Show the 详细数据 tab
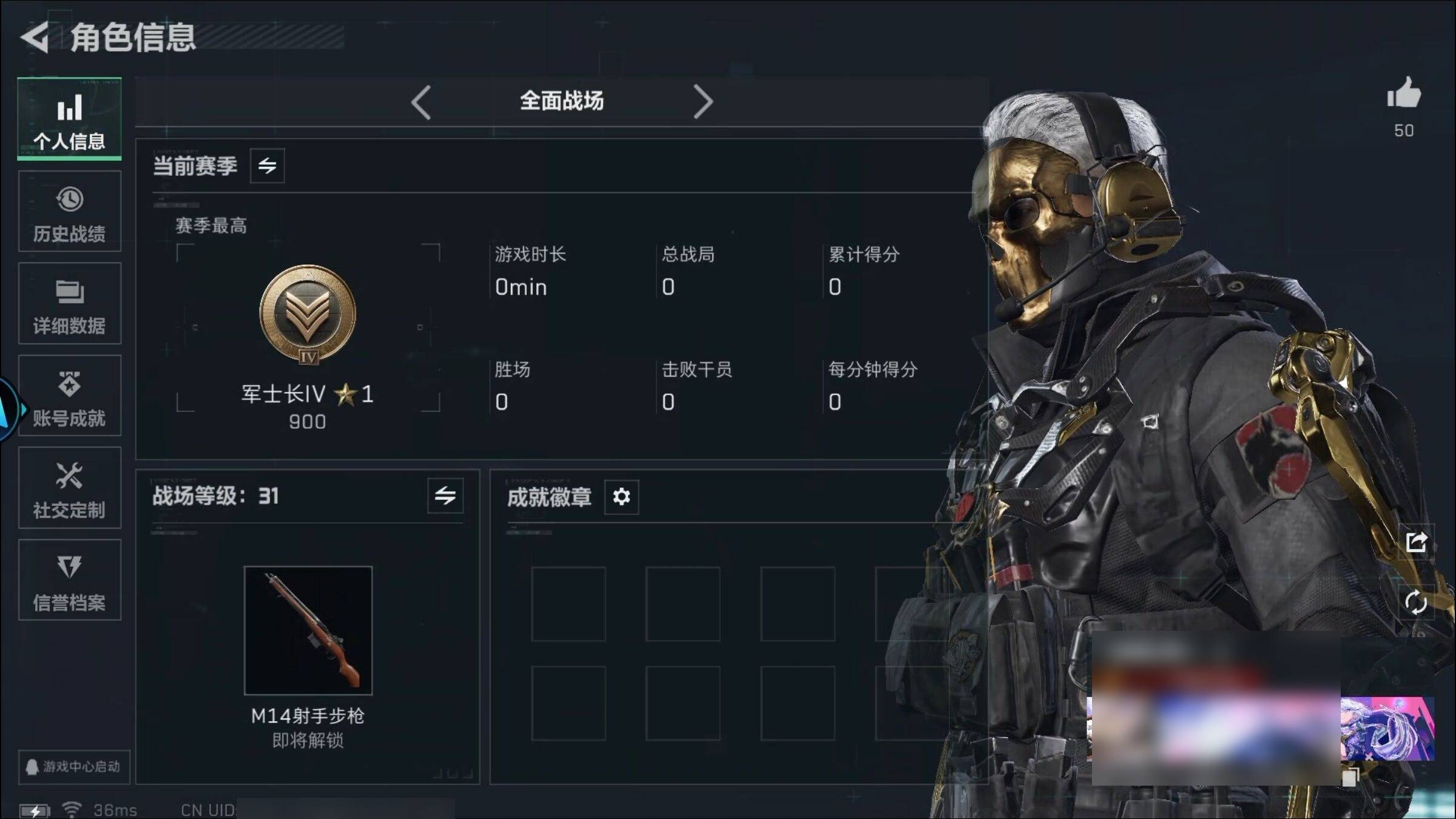Screen dimensions: 1456x819 pyautogui.click(x=69, y=304)
